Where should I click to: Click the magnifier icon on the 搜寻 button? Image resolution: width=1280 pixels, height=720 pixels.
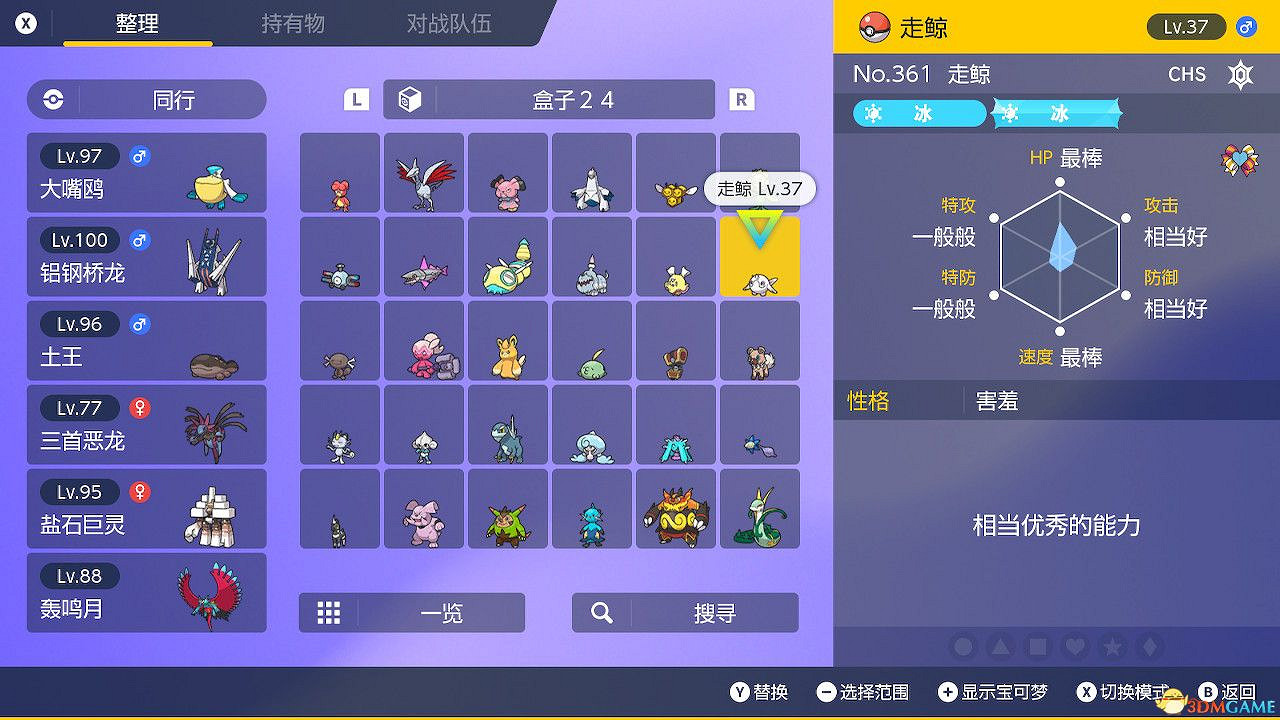coord(601,612)
